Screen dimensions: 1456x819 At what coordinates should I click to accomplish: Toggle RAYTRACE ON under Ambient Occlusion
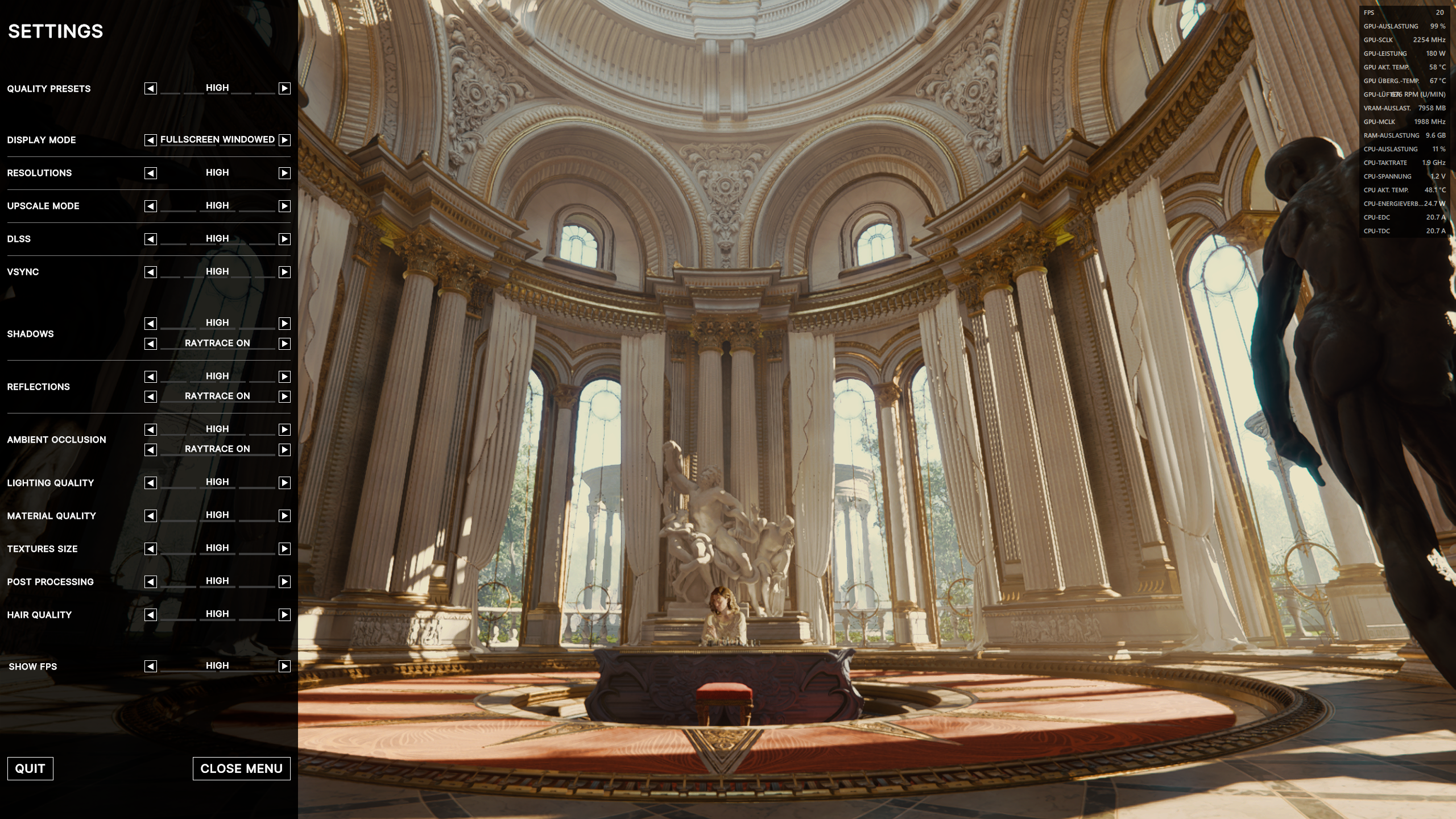[217, 449]
